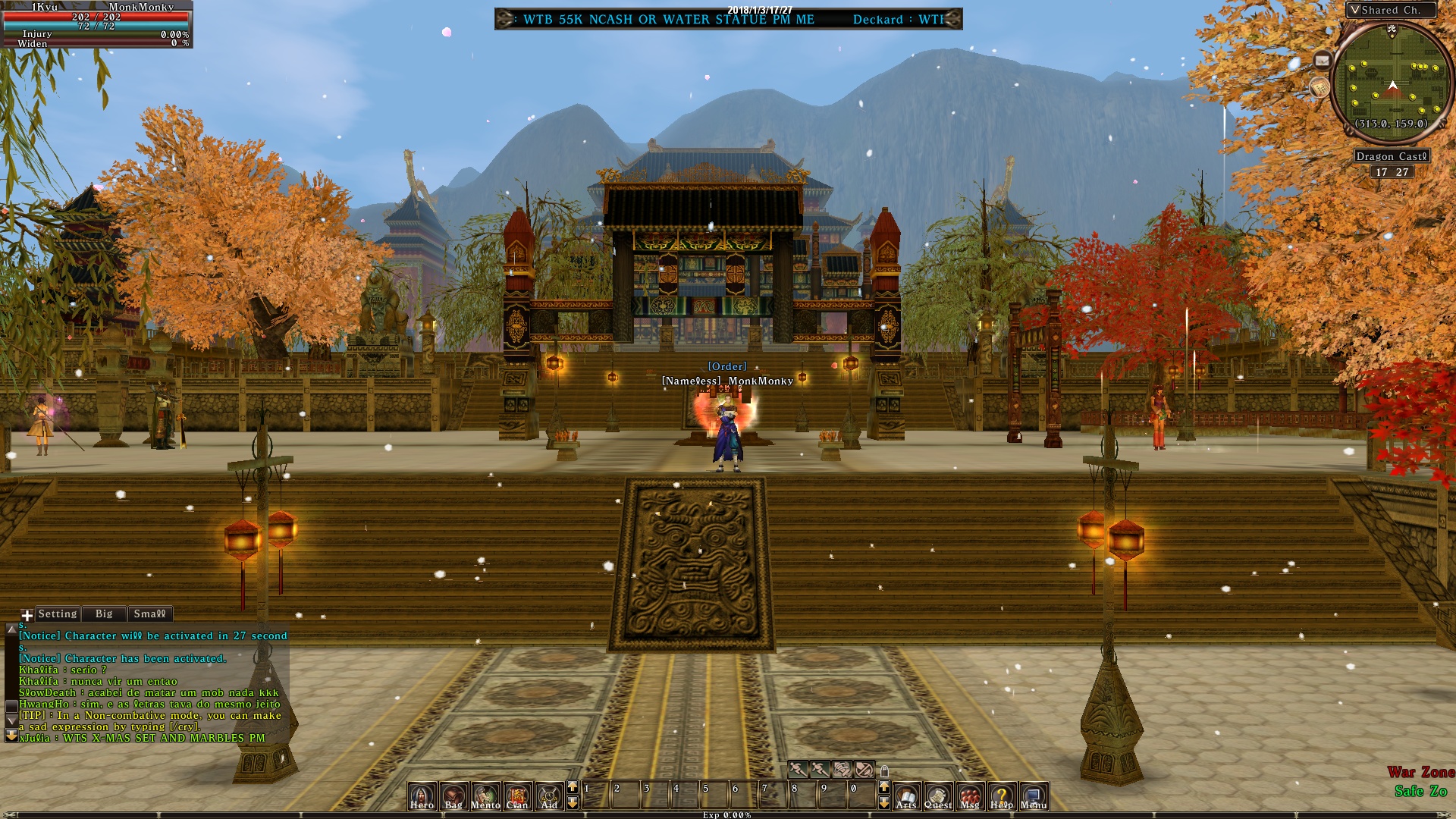
Task: Click the Small chat size button
Action: pyautogui.click(x=149, y=613)
